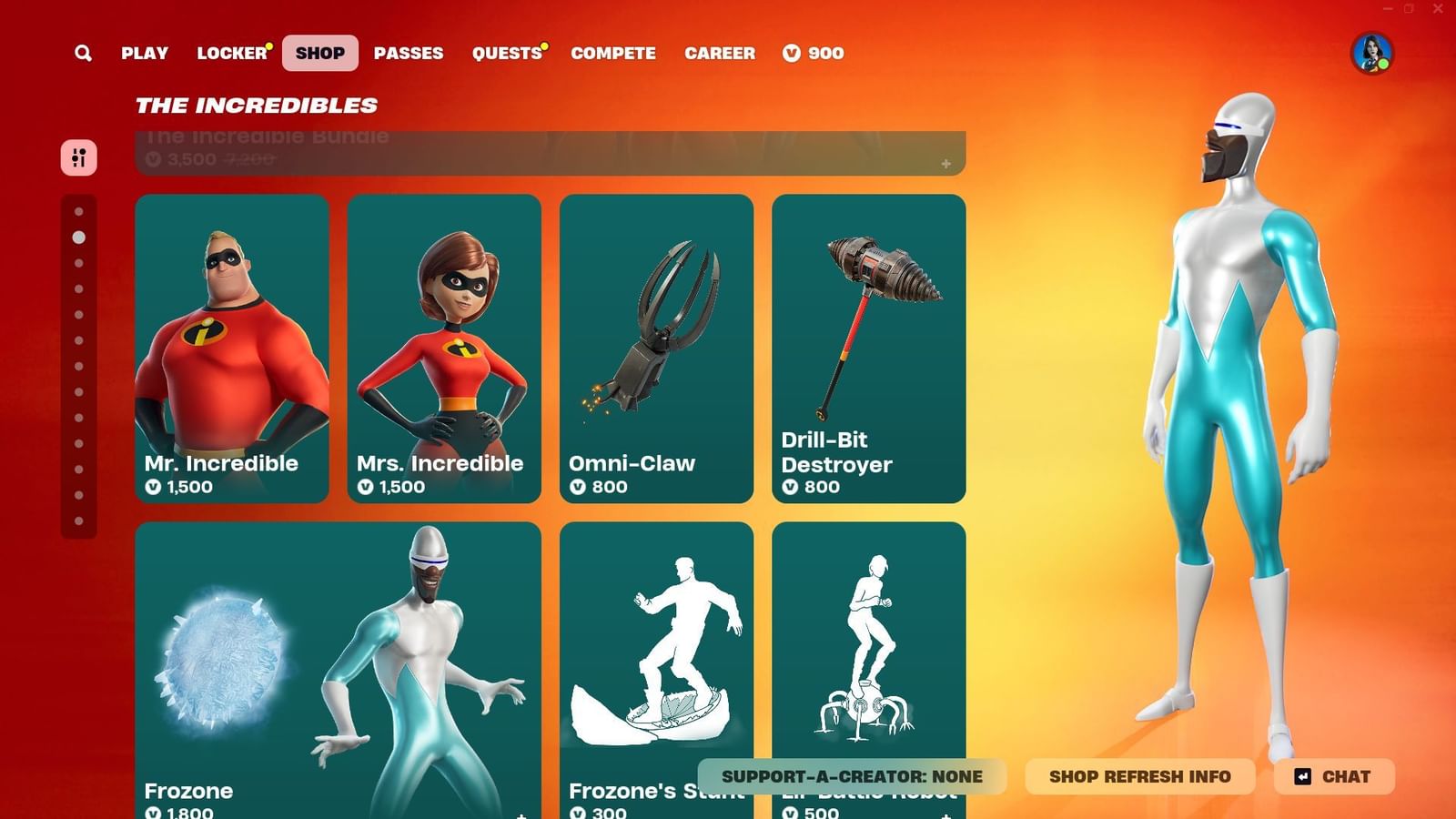Click the SHOP REFRESH INFO button
This screenshot has width=1456, height=819.
coord(1139,776)
